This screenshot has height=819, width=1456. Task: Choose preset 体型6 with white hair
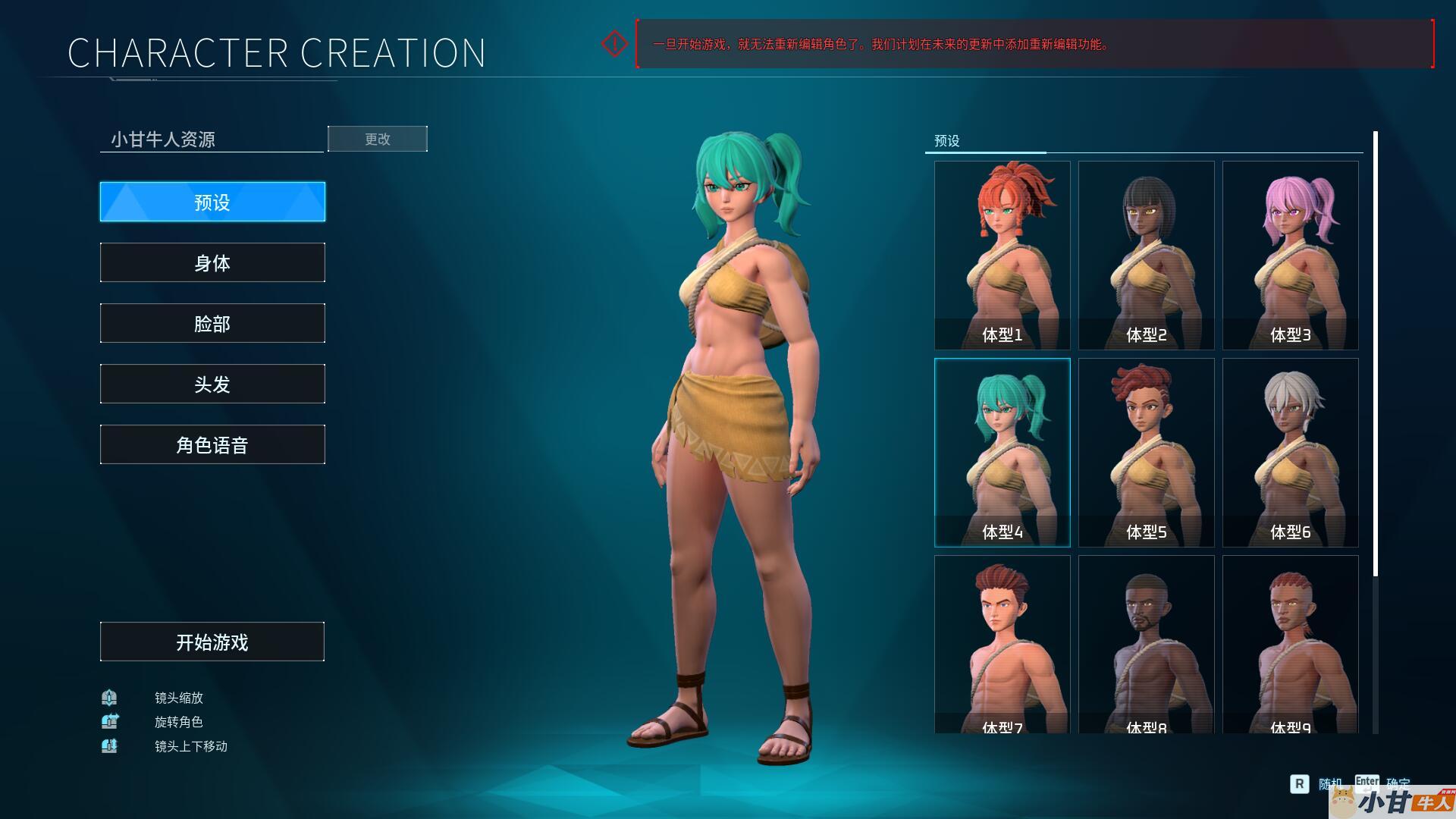pyautogui.click(x=1290, y=452)
